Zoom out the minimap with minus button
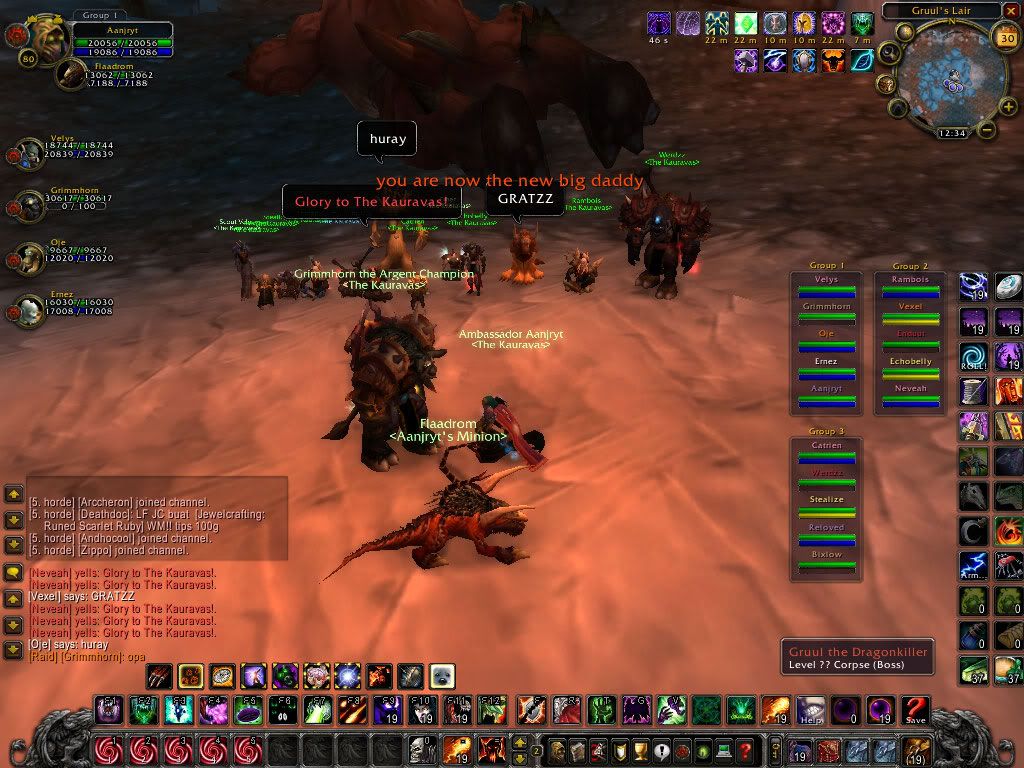This screenshot has width=1024, height=768. click(x=986, y=129)
